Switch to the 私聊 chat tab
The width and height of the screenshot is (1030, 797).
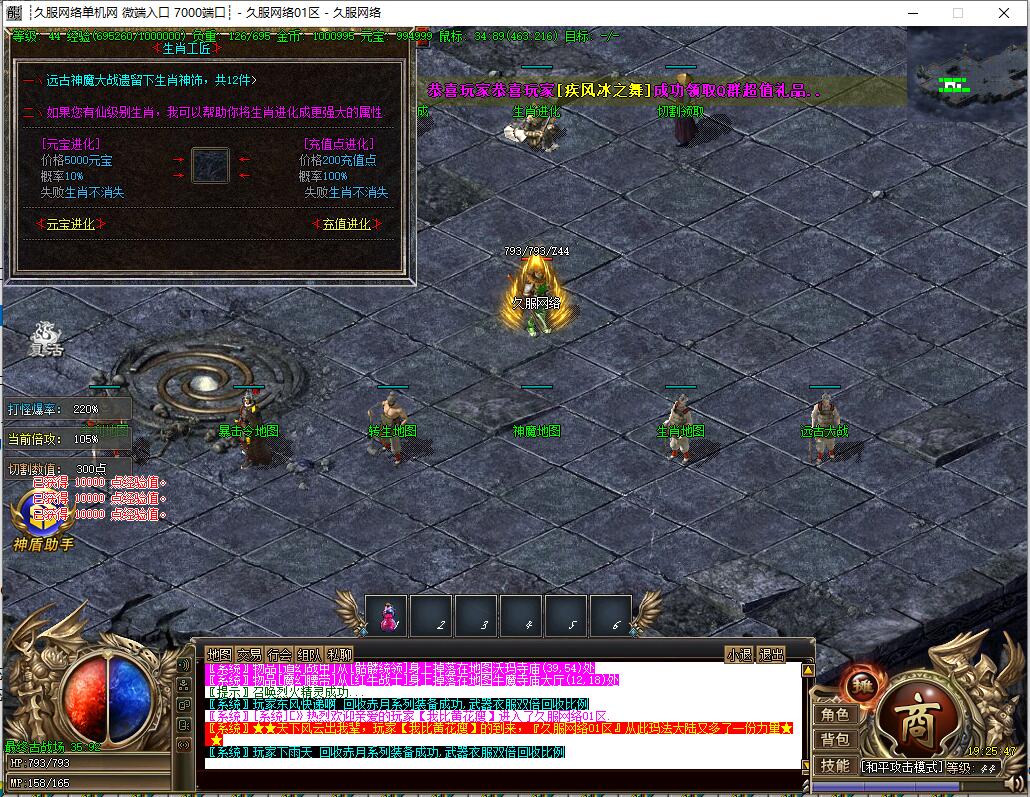point(339,655)
